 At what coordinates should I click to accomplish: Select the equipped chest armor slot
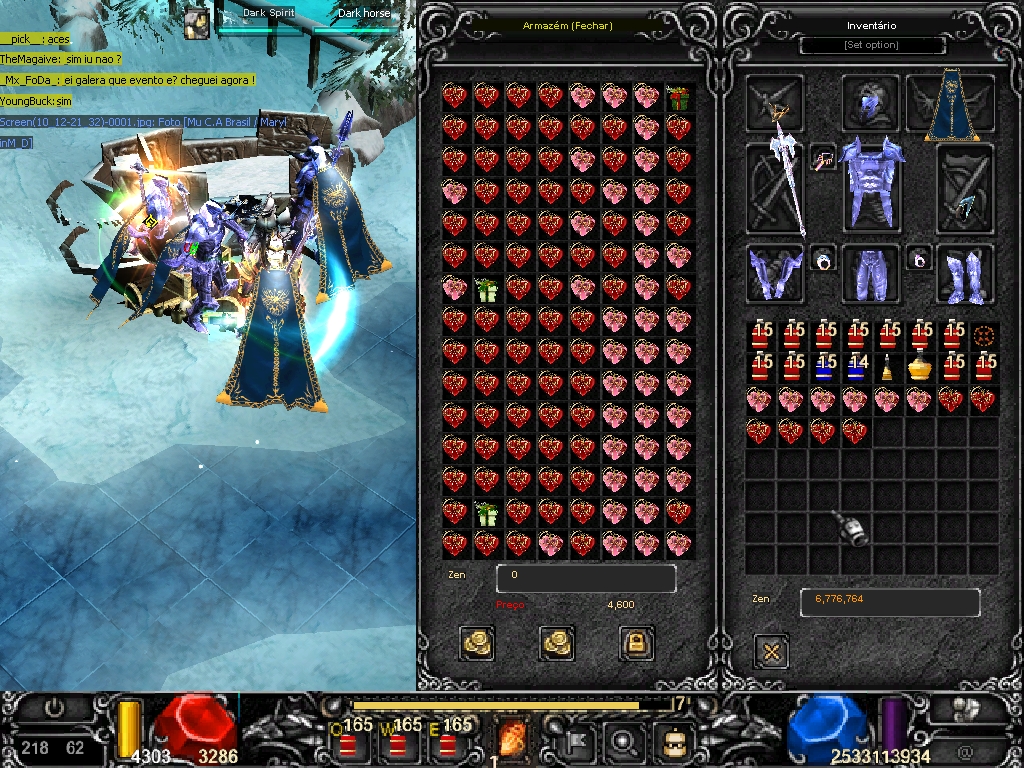[x=871, y=185]
